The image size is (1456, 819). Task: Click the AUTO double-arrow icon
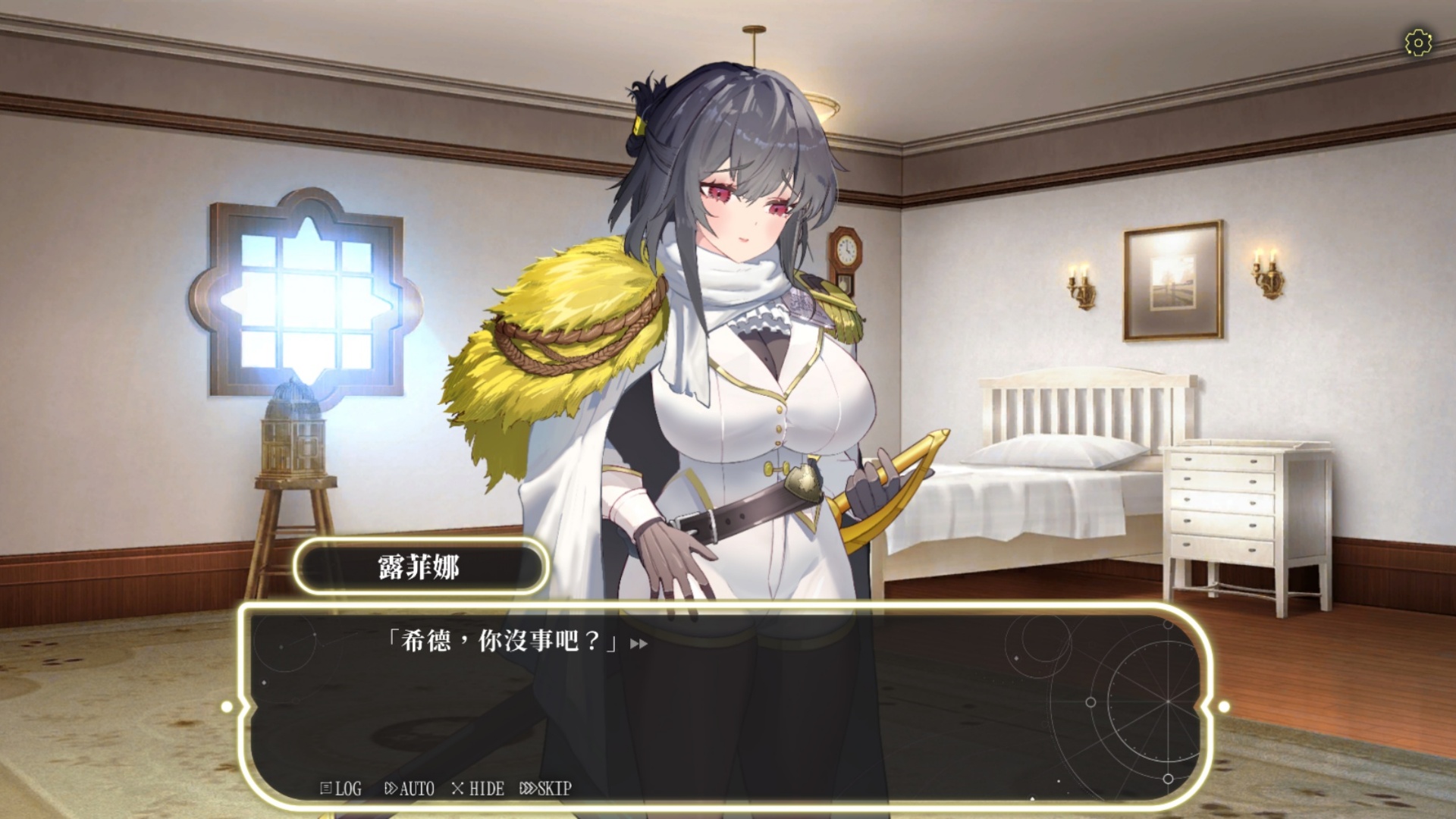(x=391, y=789)
